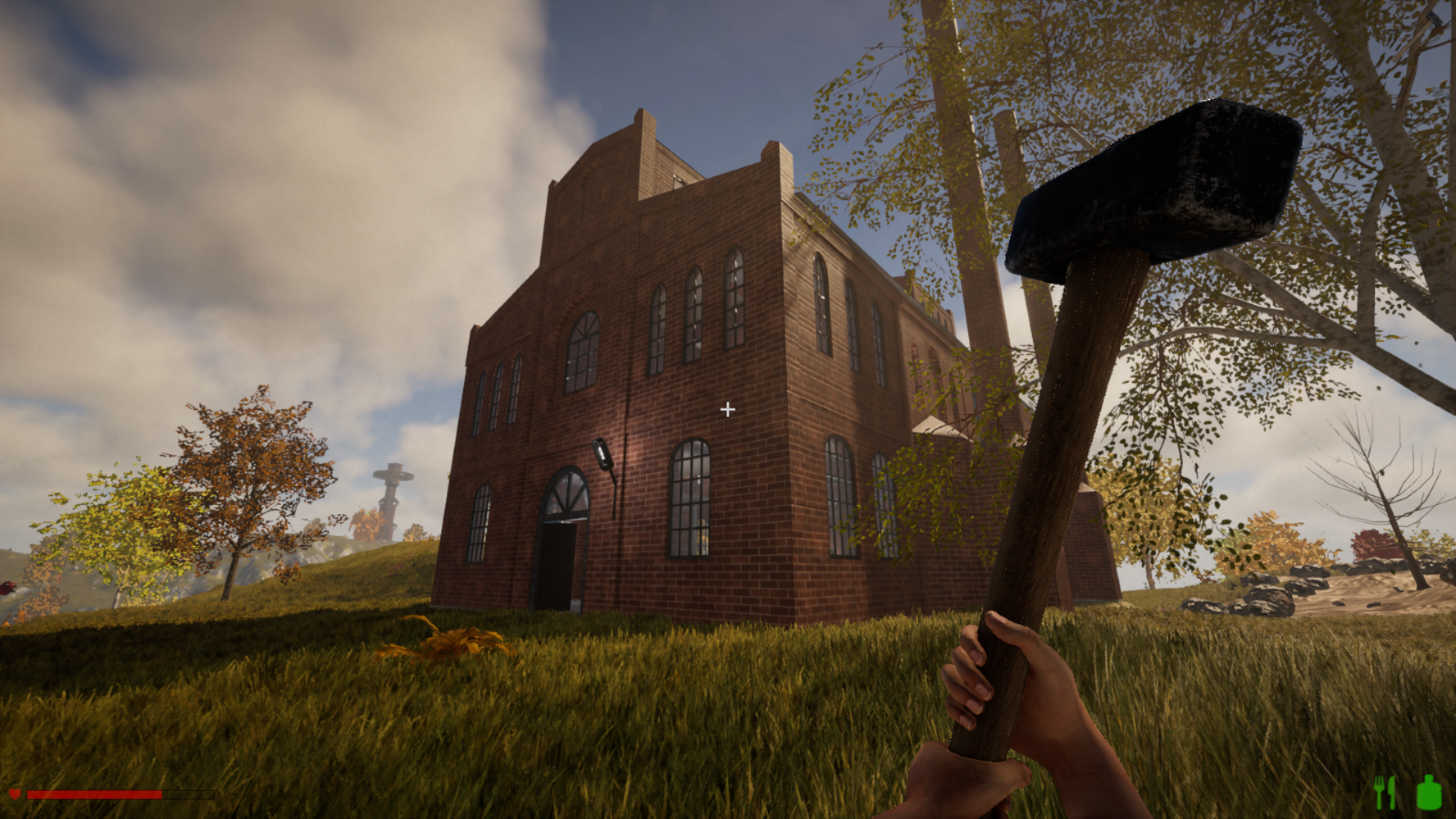Select the green water bottle thirst icon

1429,793
